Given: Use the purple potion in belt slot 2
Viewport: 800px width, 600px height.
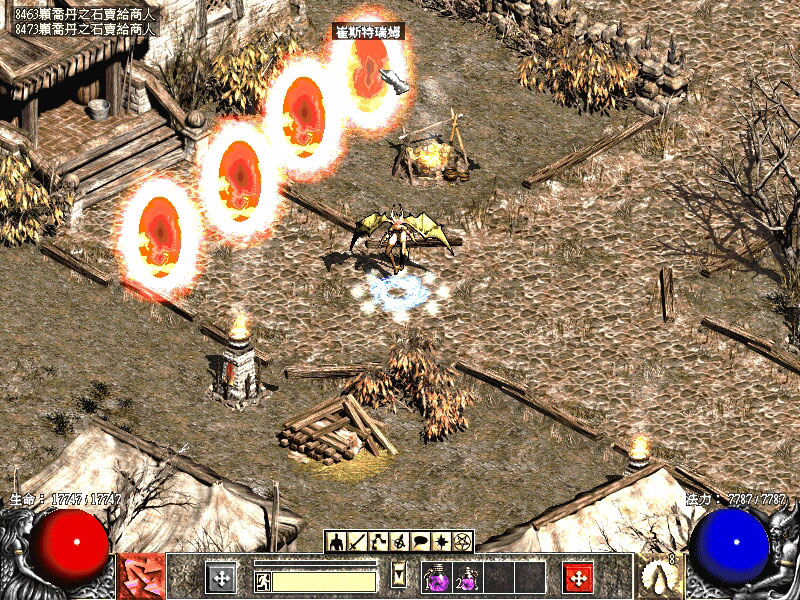Looking at the screenshot, I should click(x=469, y=577).
